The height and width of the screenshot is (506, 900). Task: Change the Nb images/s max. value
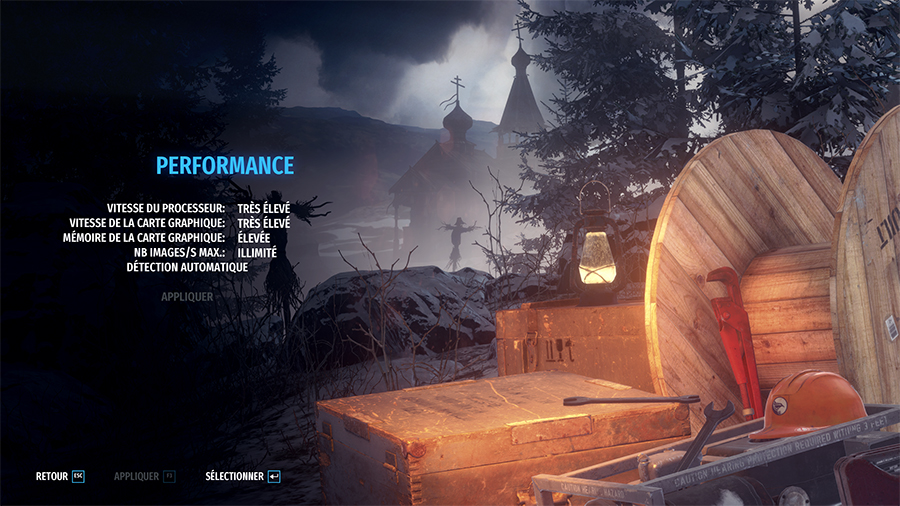pos(257,253)
